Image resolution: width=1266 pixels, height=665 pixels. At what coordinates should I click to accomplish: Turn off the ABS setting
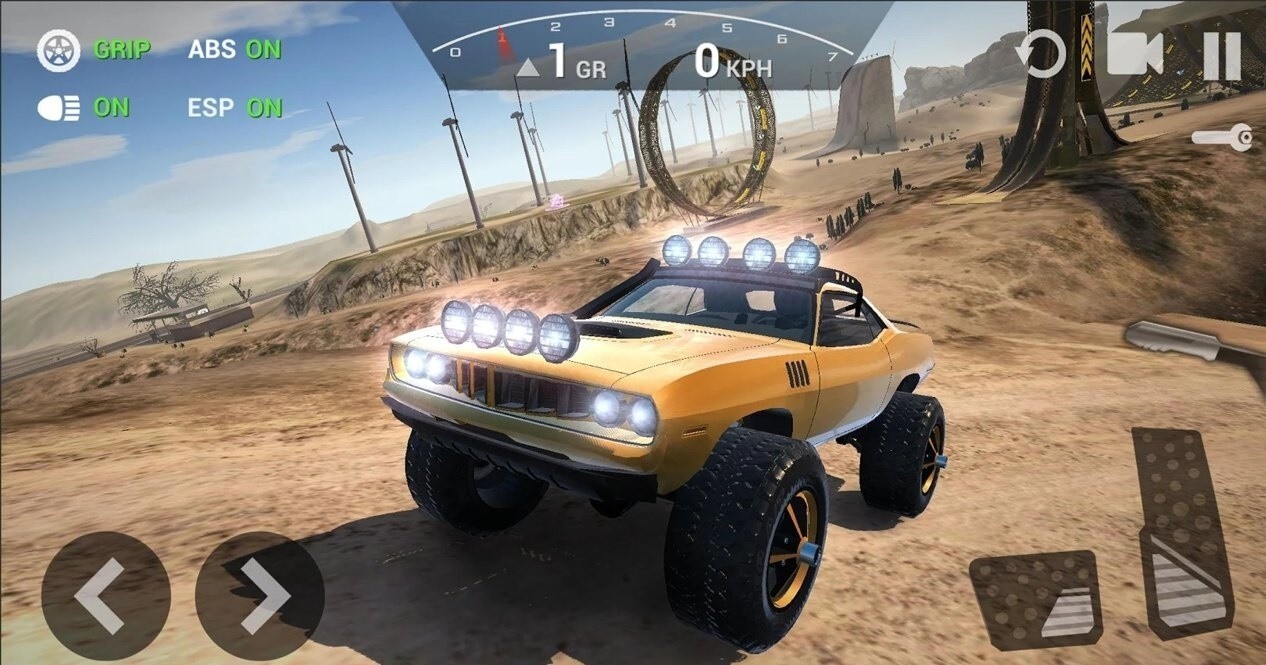click(x=235, y=49)
